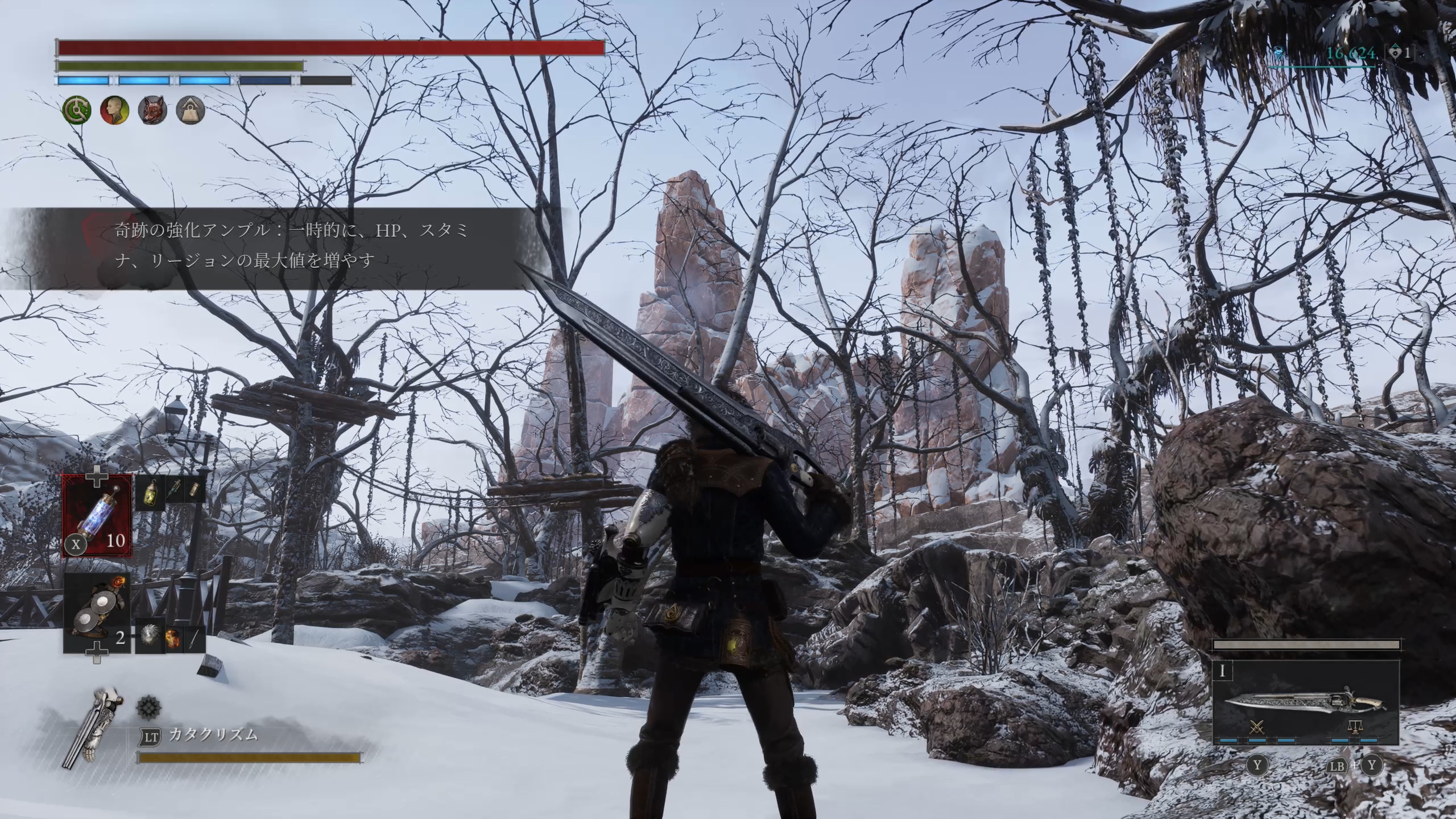This screenshot has width=1456, height=819.
Task: Click the weight with up-arrow status icon
Action: click(189, 110)
